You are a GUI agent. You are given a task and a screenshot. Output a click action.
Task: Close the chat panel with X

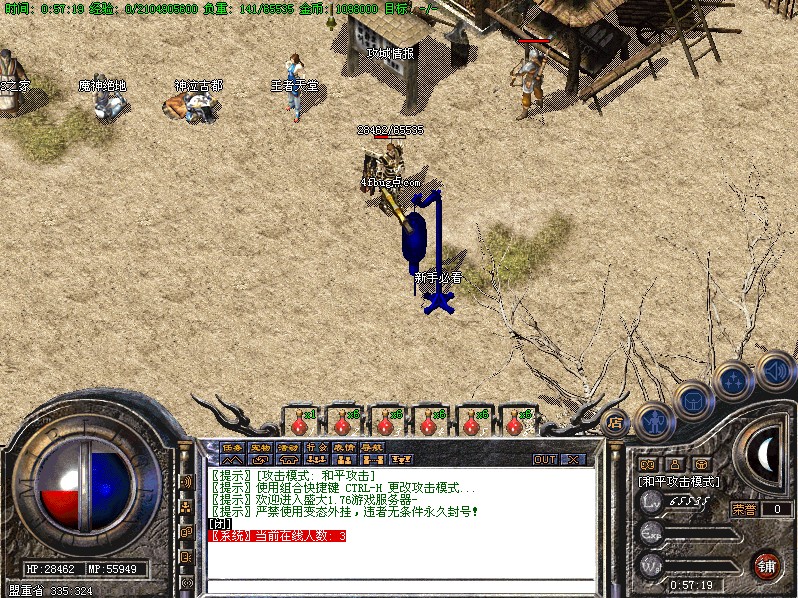[573, 460]
